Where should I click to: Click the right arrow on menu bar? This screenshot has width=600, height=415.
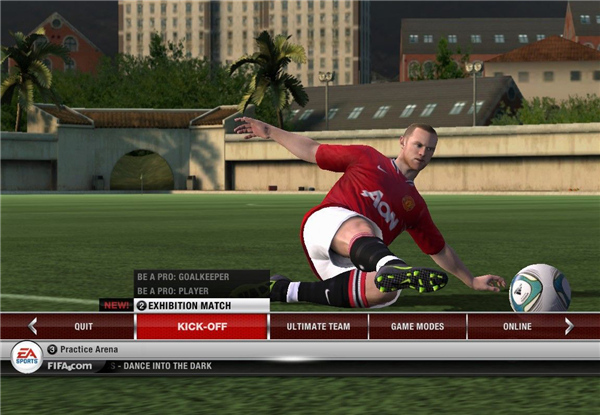point(569,326)
